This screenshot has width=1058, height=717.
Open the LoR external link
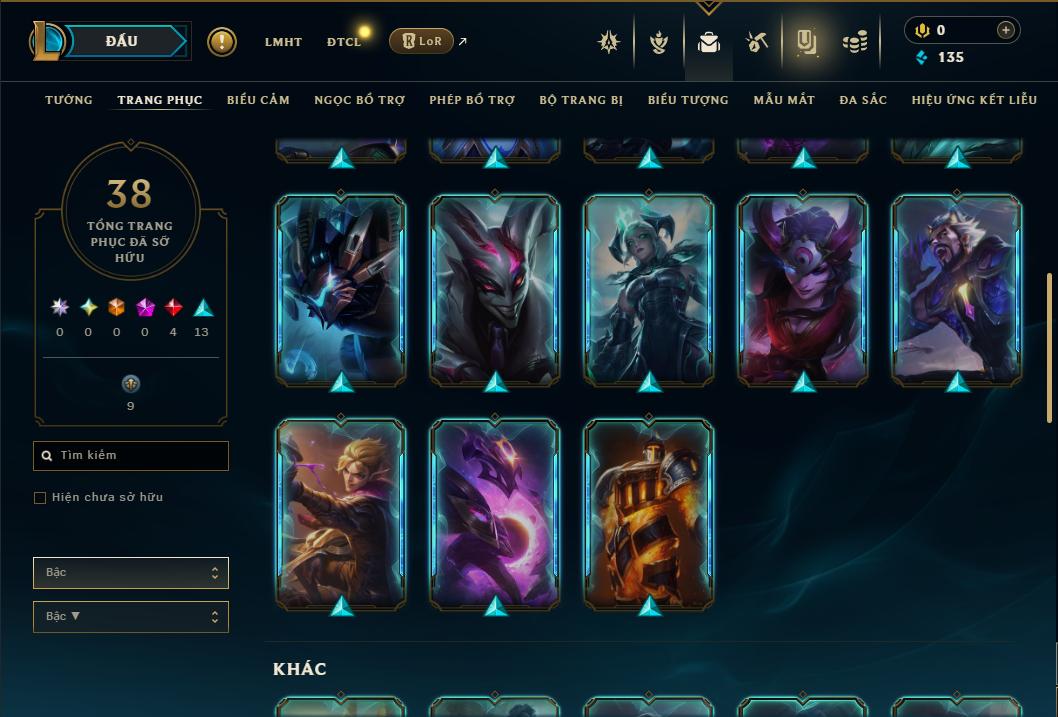tap(428, 41)
